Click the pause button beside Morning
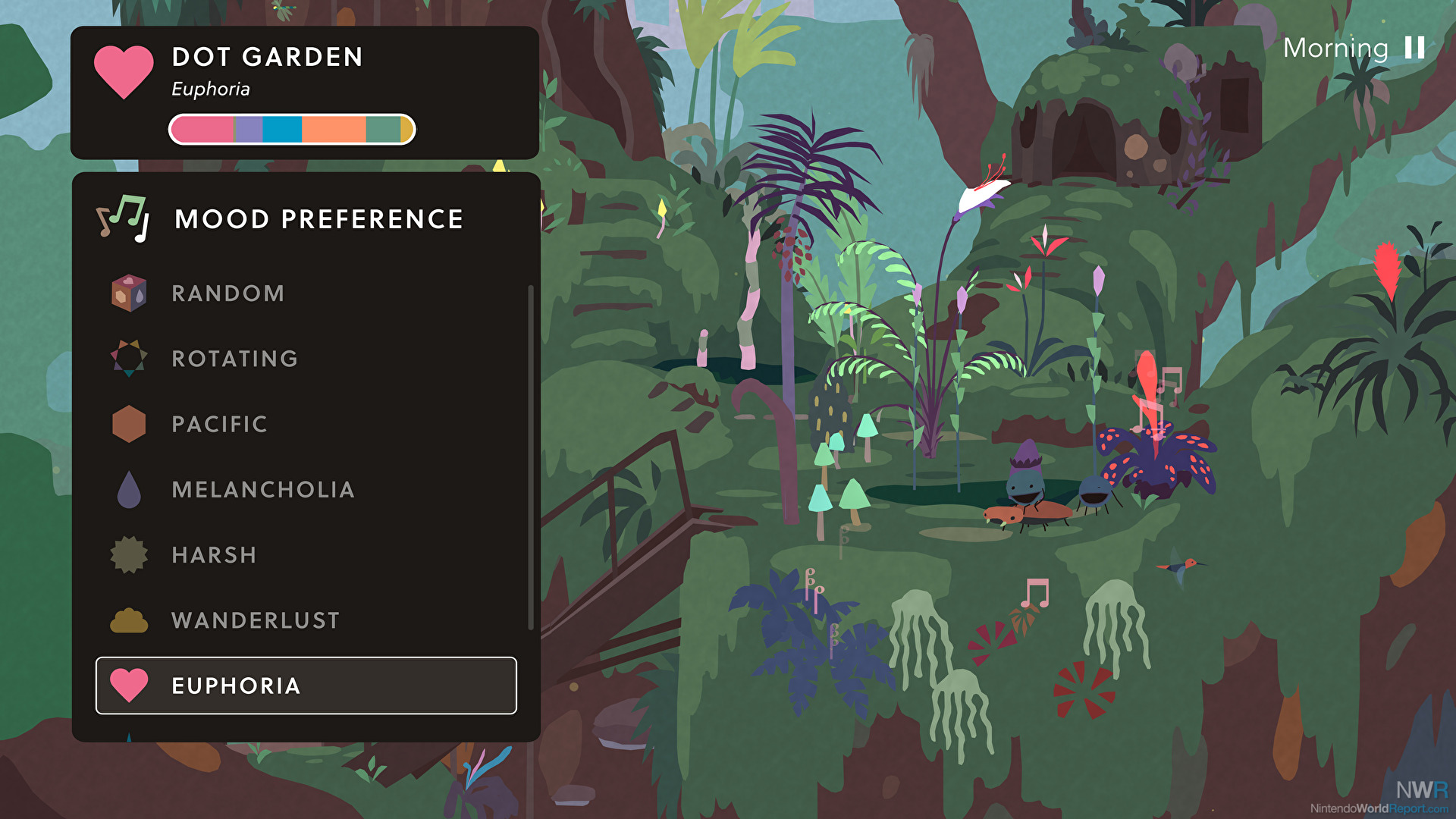This screenshot has height=819, width=1456. tap(1414, 48)
